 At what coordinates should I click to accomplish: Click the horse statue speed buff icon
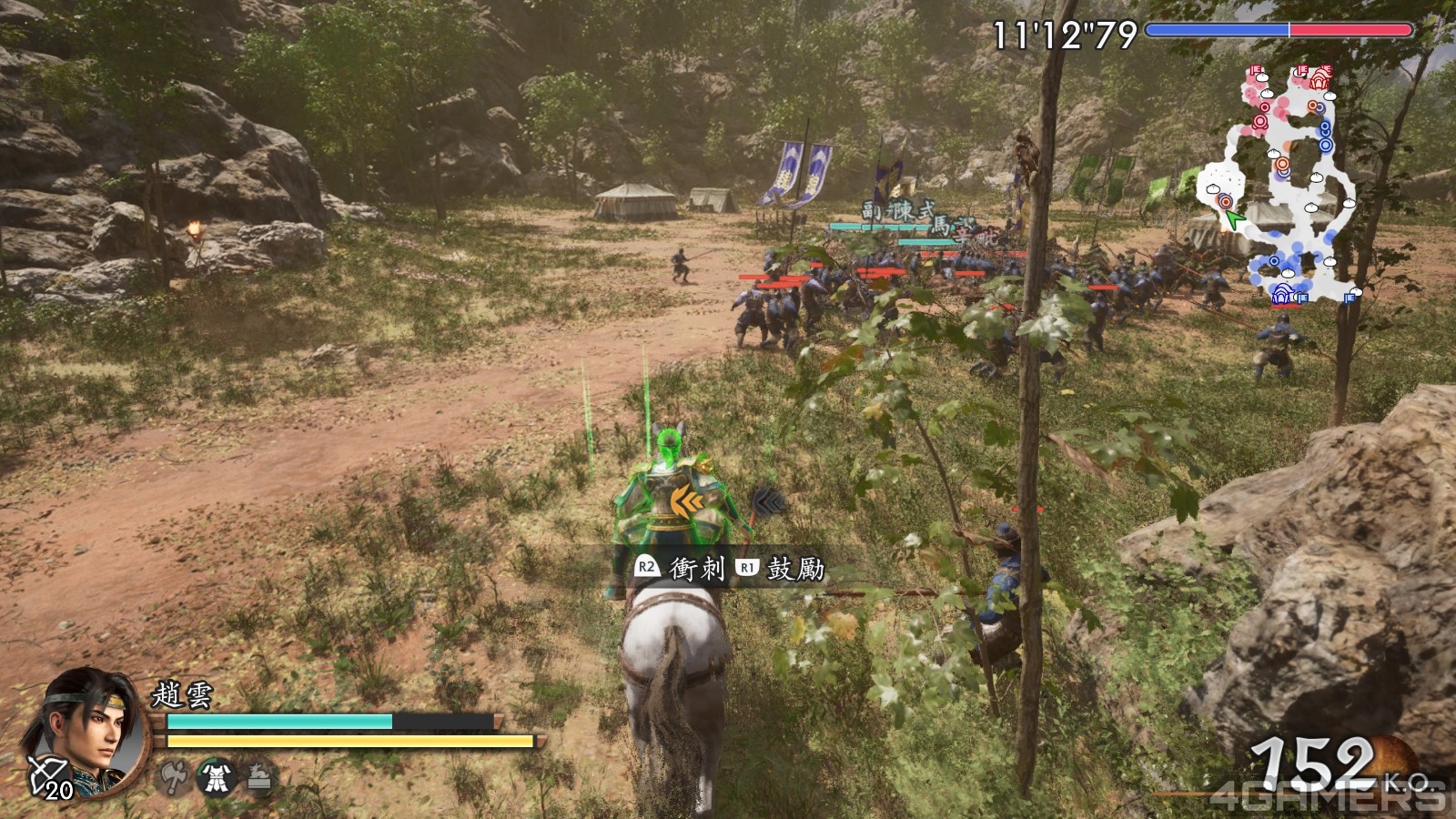pyautogui.click(x=259, y=777)
